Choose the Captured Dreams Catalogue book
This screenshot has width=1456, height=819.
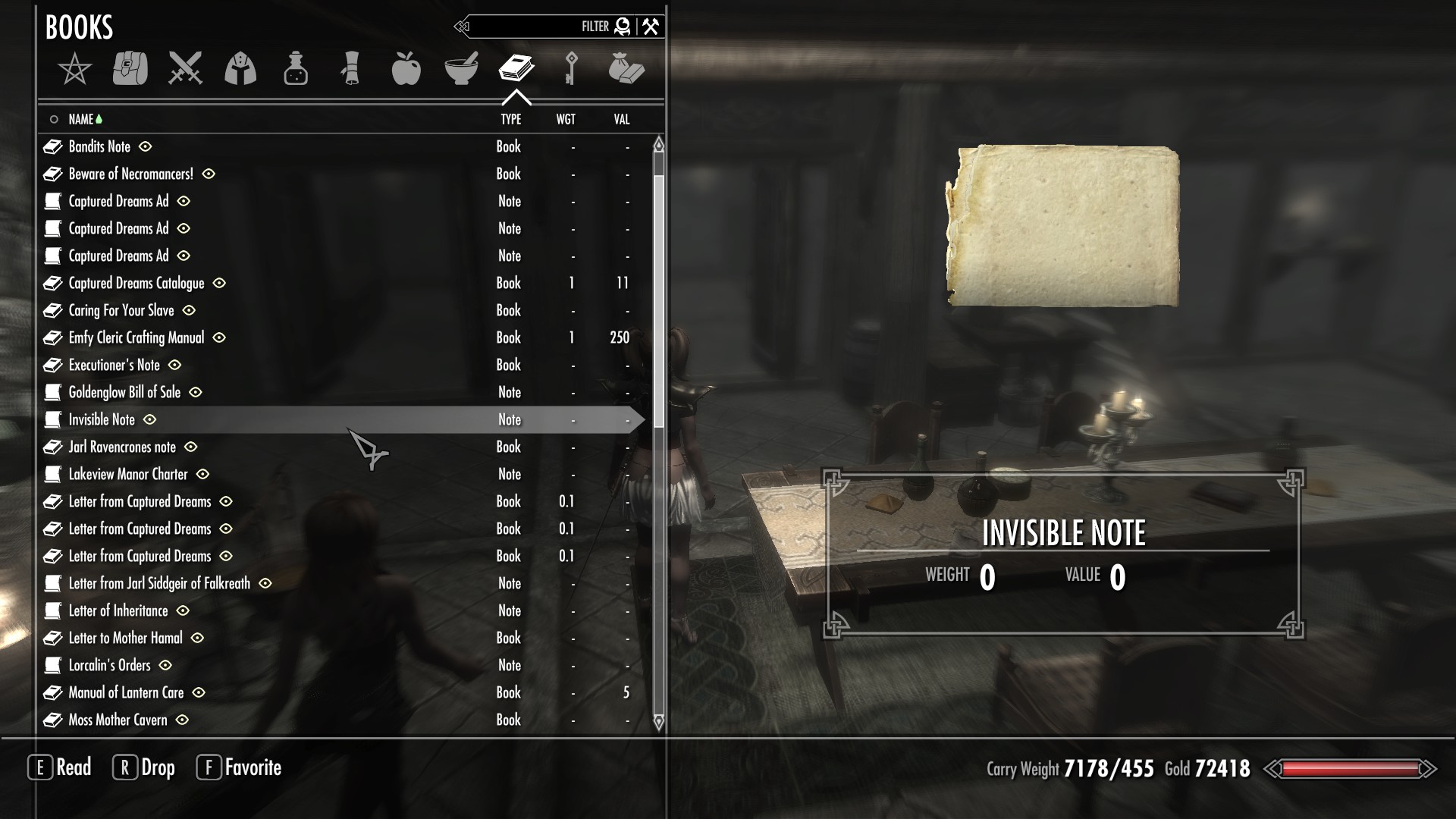coord(136,284)
